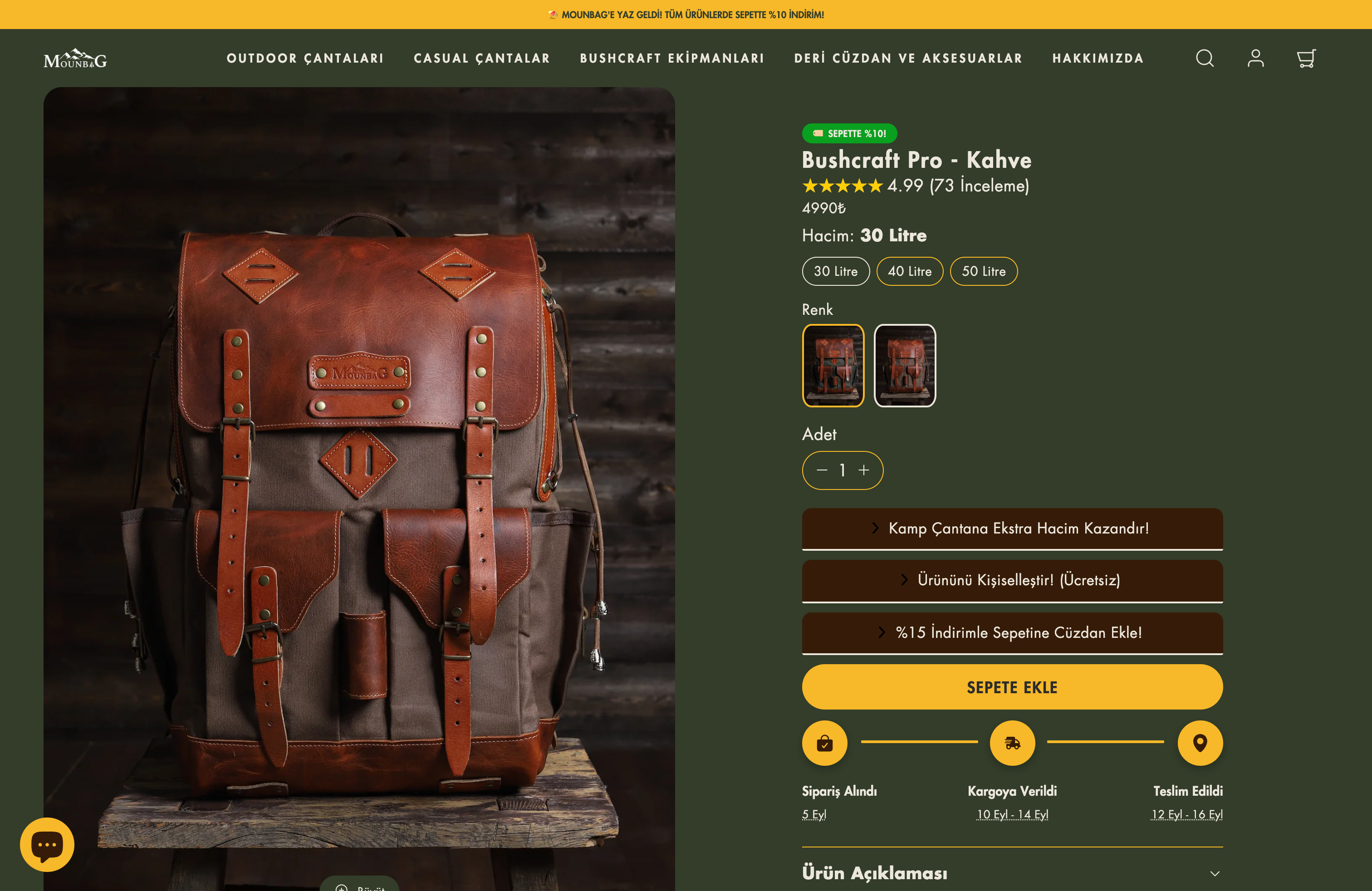Open Kamp Çantana Ekstra Hacim Kazandır panel
The width and height of the screenshot is (1372, 891).
point(1012,529)
